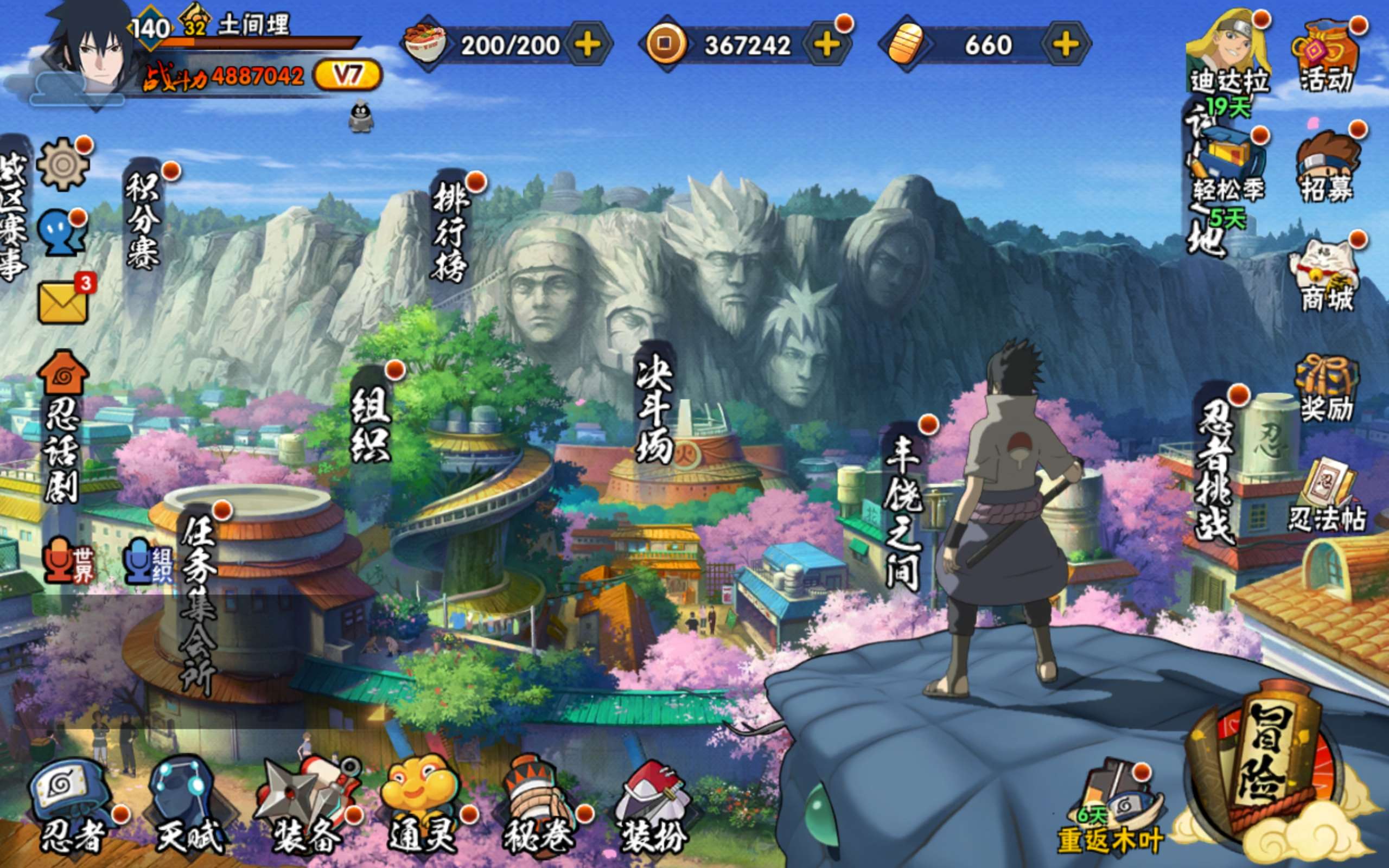
Task: Visit the 商城 shop
Action: tap(1326, 277)
